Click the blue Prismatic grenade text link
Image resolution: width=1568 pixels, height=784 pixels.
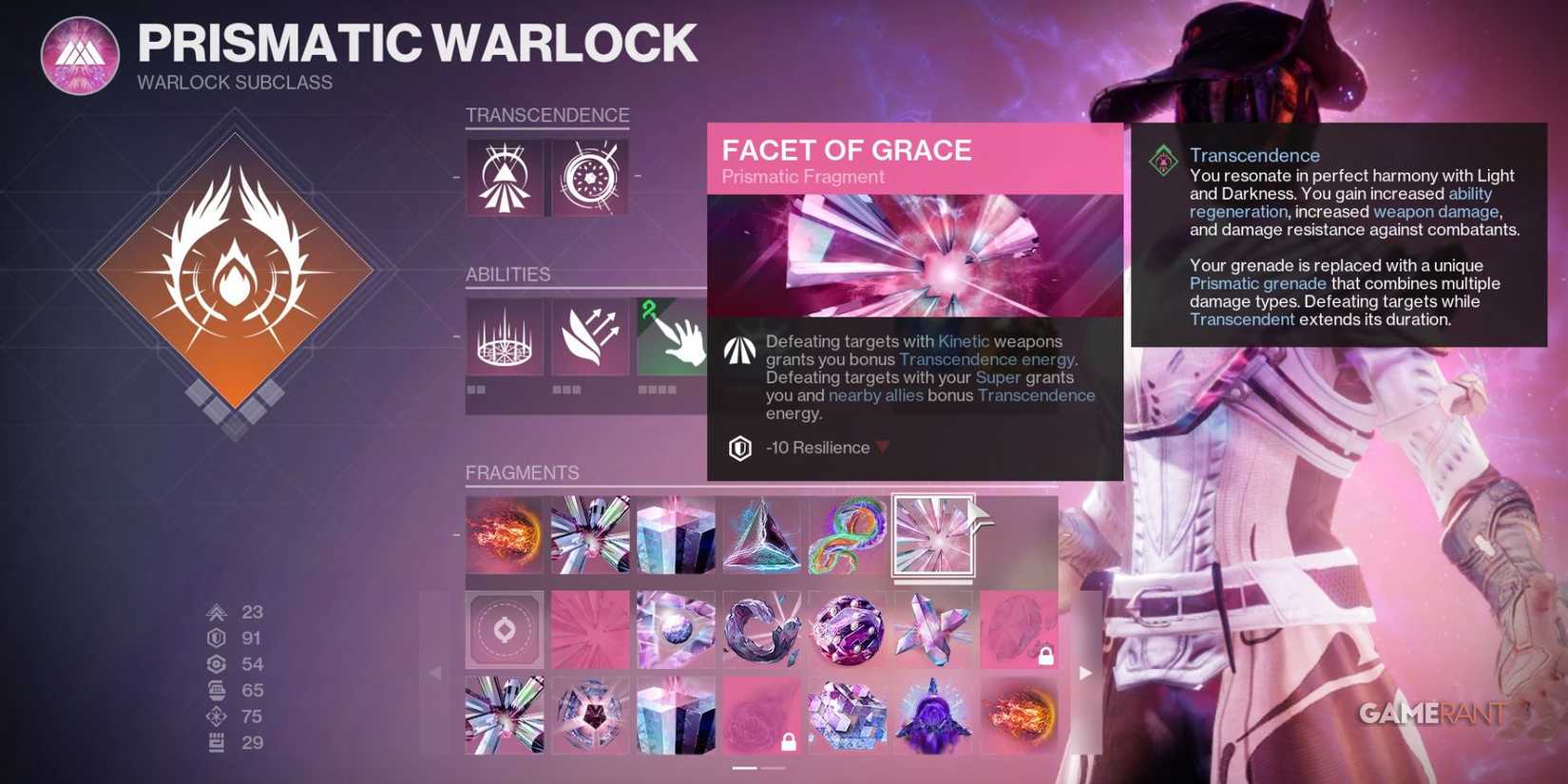point(1258,283)
